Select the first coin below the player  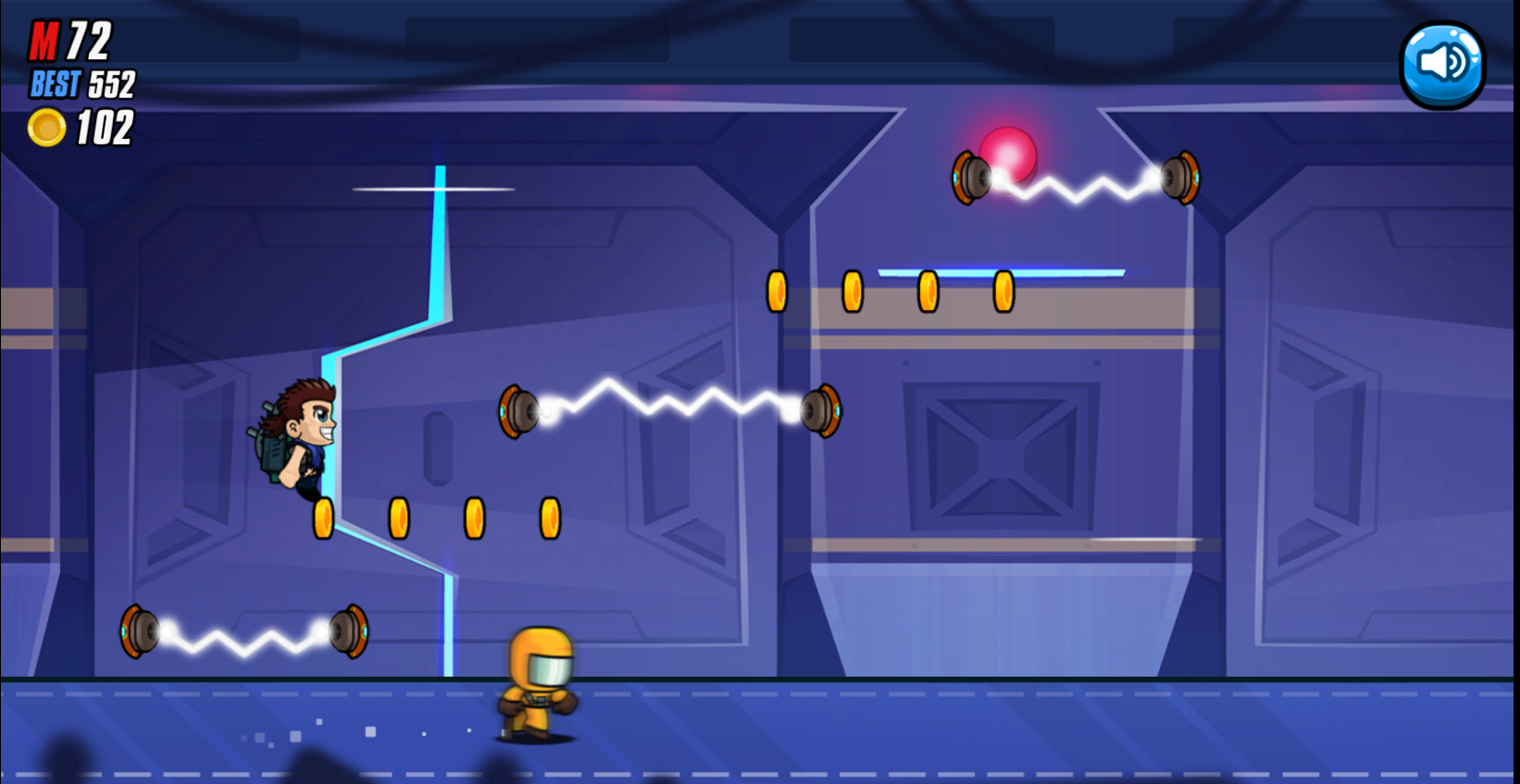(x=323, y=517)
